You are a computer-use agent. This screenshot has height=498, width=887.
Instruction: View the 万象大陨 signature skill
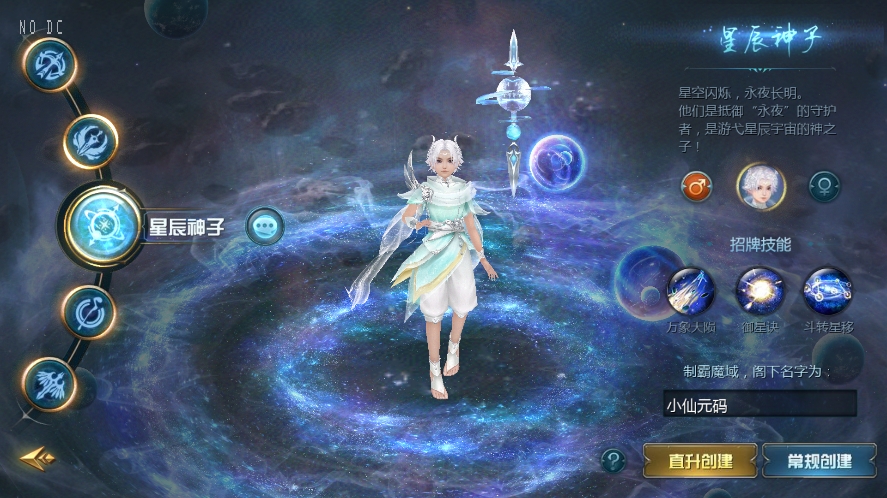(691, 292)
